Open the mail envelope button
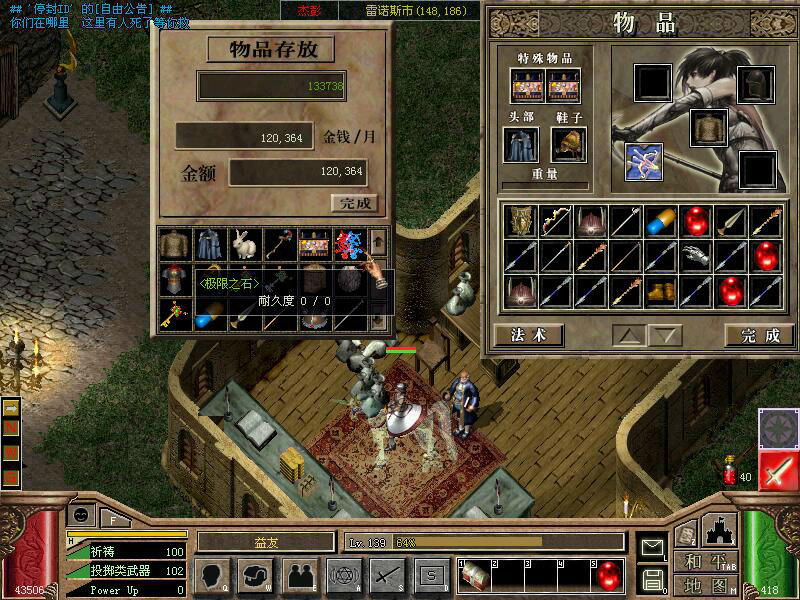The height and width of the screenshot is (600, 800). [653, 546]
